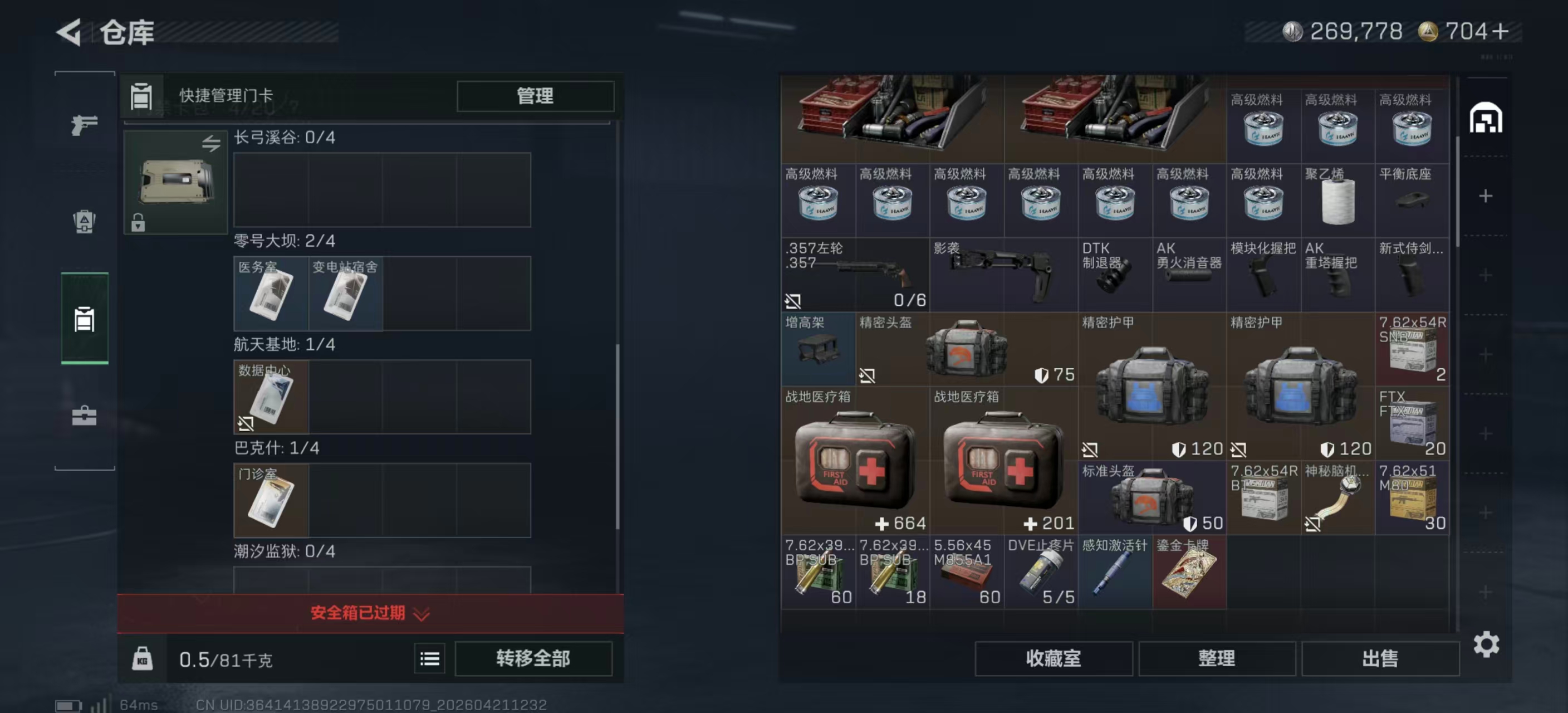
Task: Go back using the arrow beside 仓库
Action: (70, 32)
